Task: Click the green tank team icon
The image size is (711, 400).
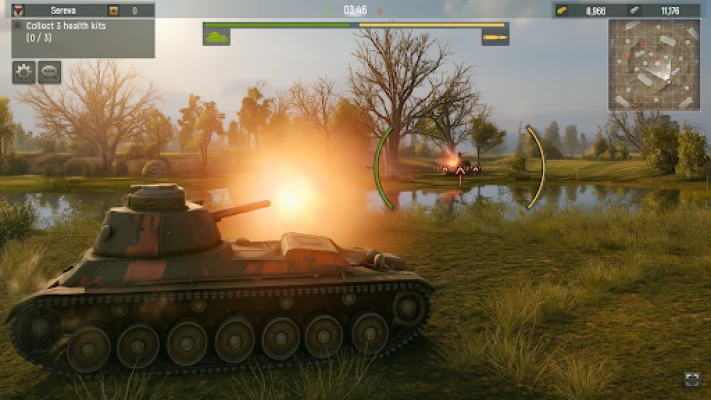Action: pos(216,37)
